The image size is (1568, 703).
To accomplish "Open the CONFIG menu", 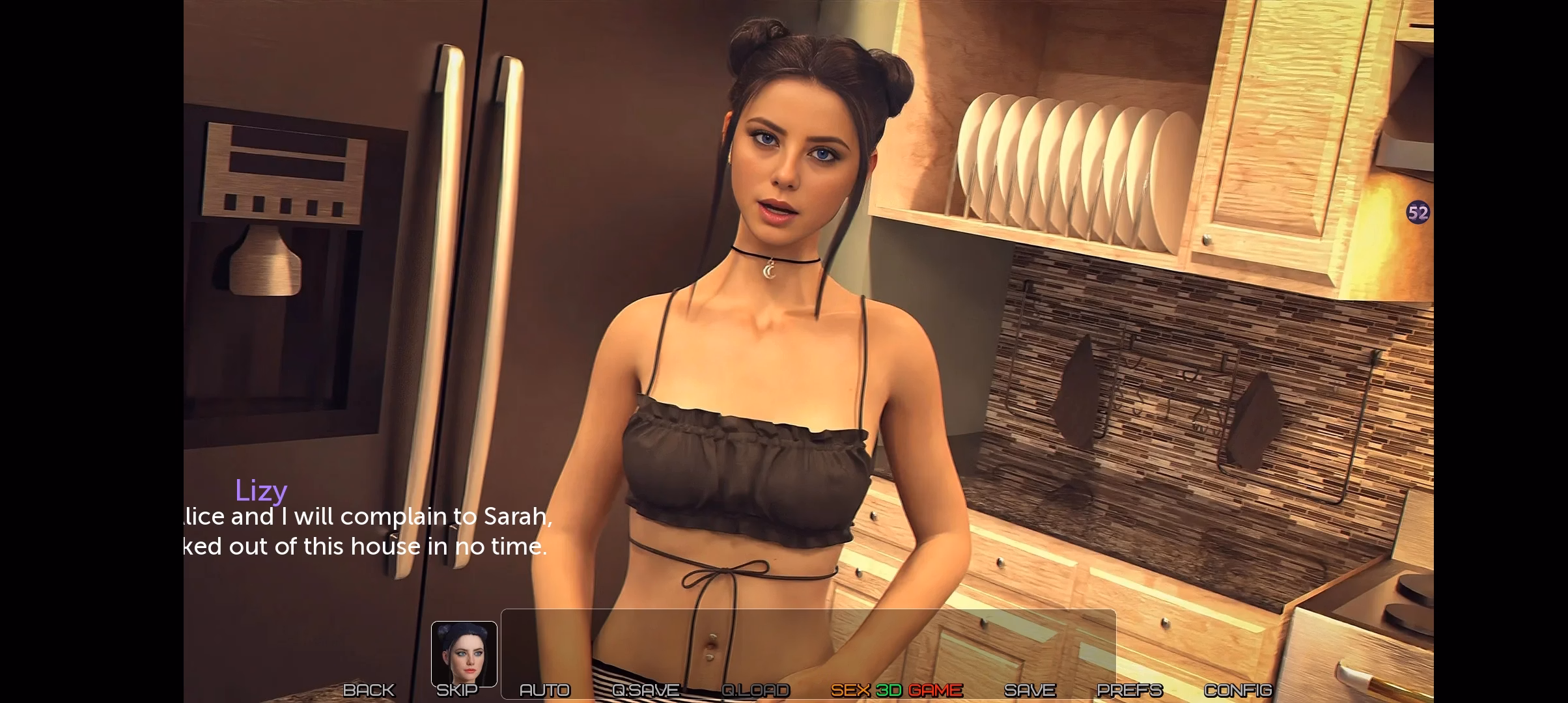I will click(x=1237, y=690).
